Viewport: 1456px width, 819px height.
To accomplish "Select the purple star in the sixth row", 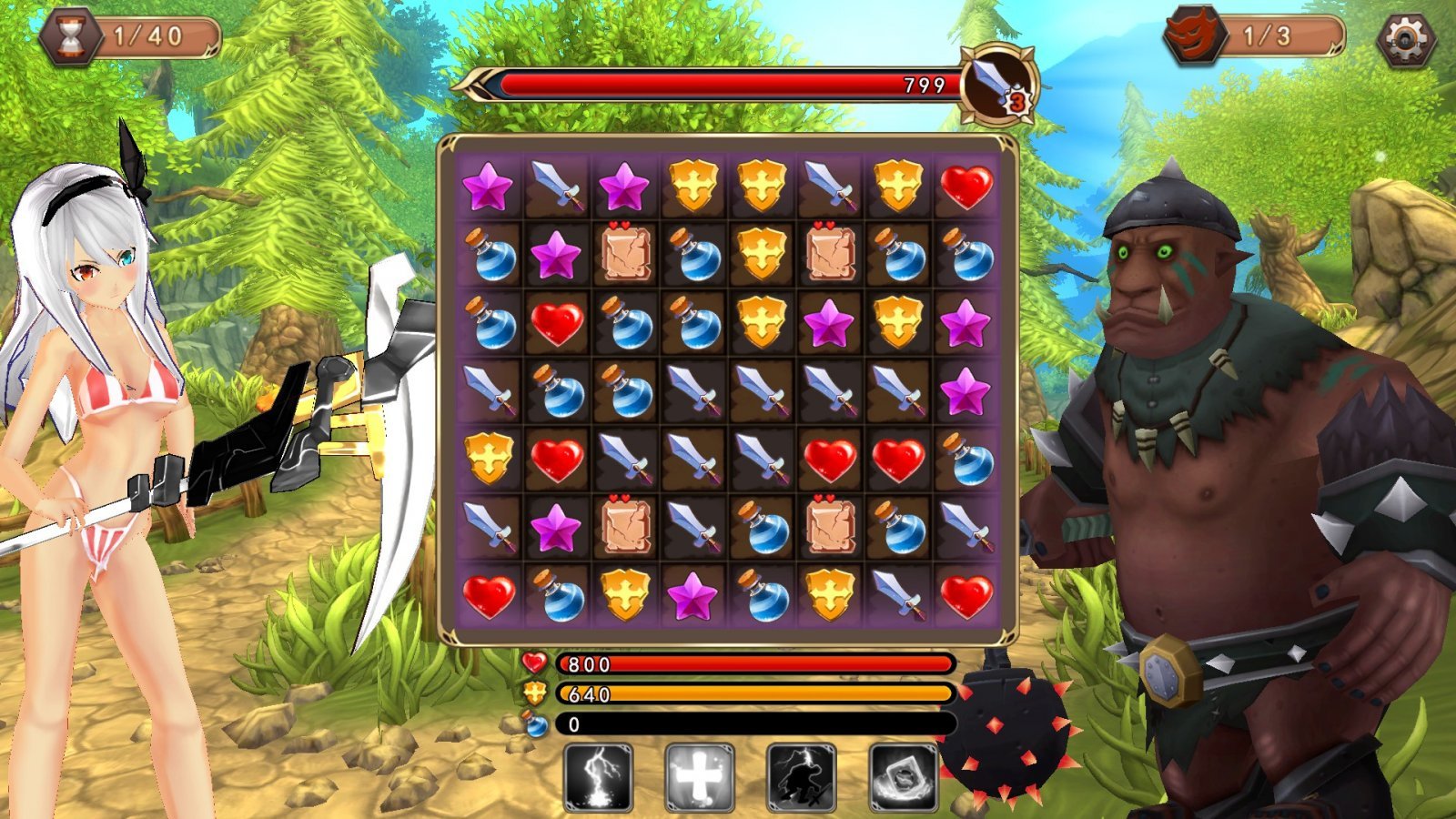I will [556, 528].
